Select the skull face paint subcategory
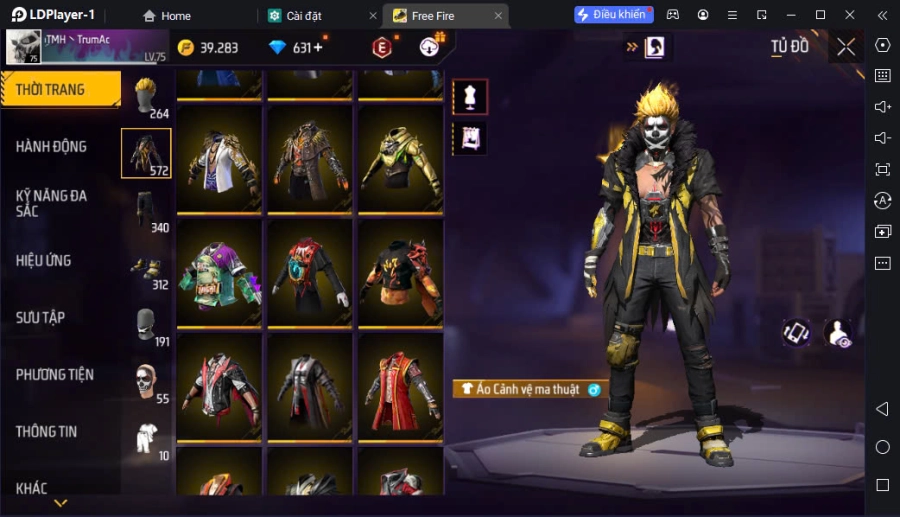The image size is (900, 517). 147,381
